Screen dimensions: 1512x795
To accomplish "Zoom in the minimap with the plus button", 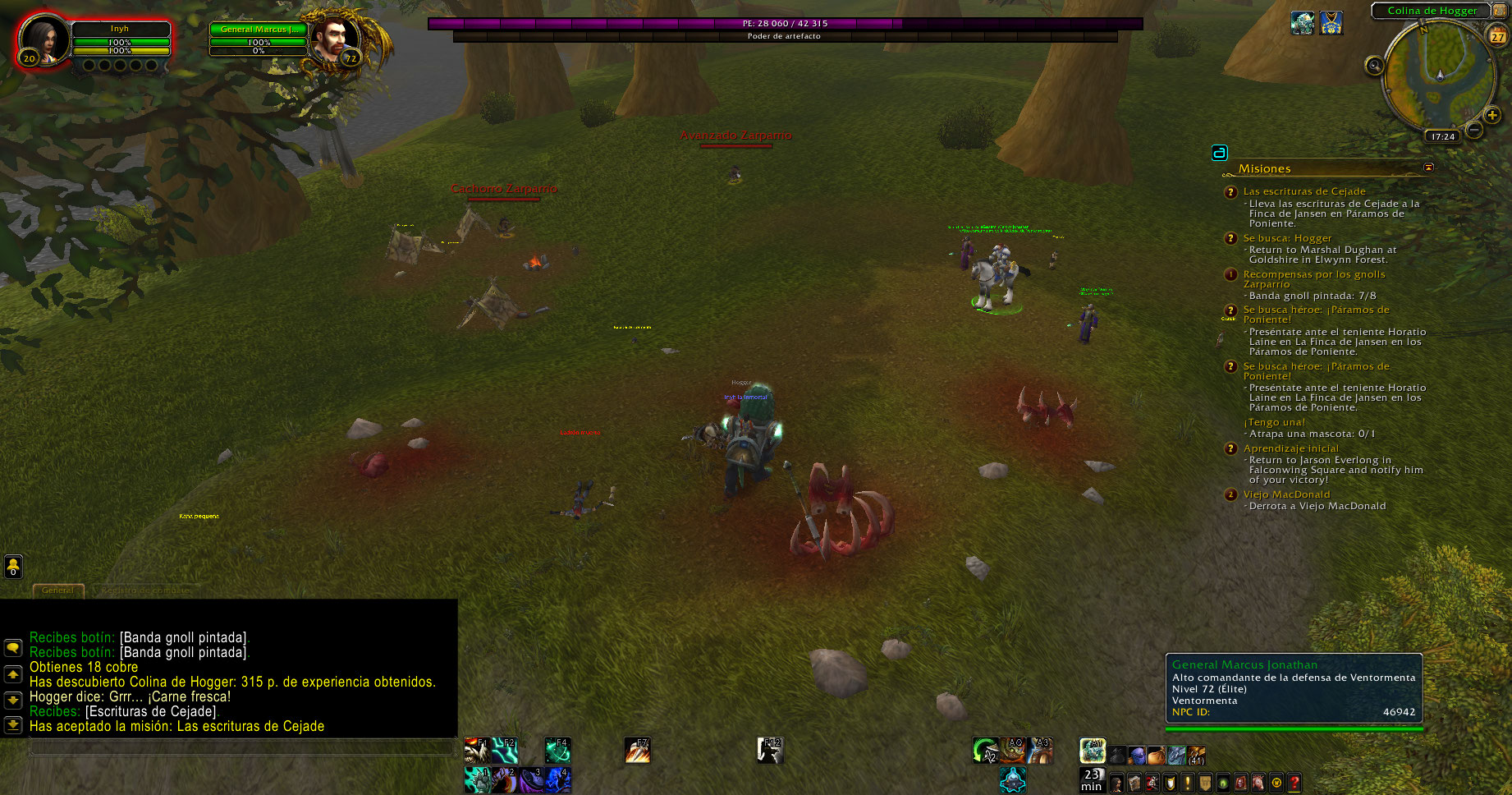I will (1493, 115).
